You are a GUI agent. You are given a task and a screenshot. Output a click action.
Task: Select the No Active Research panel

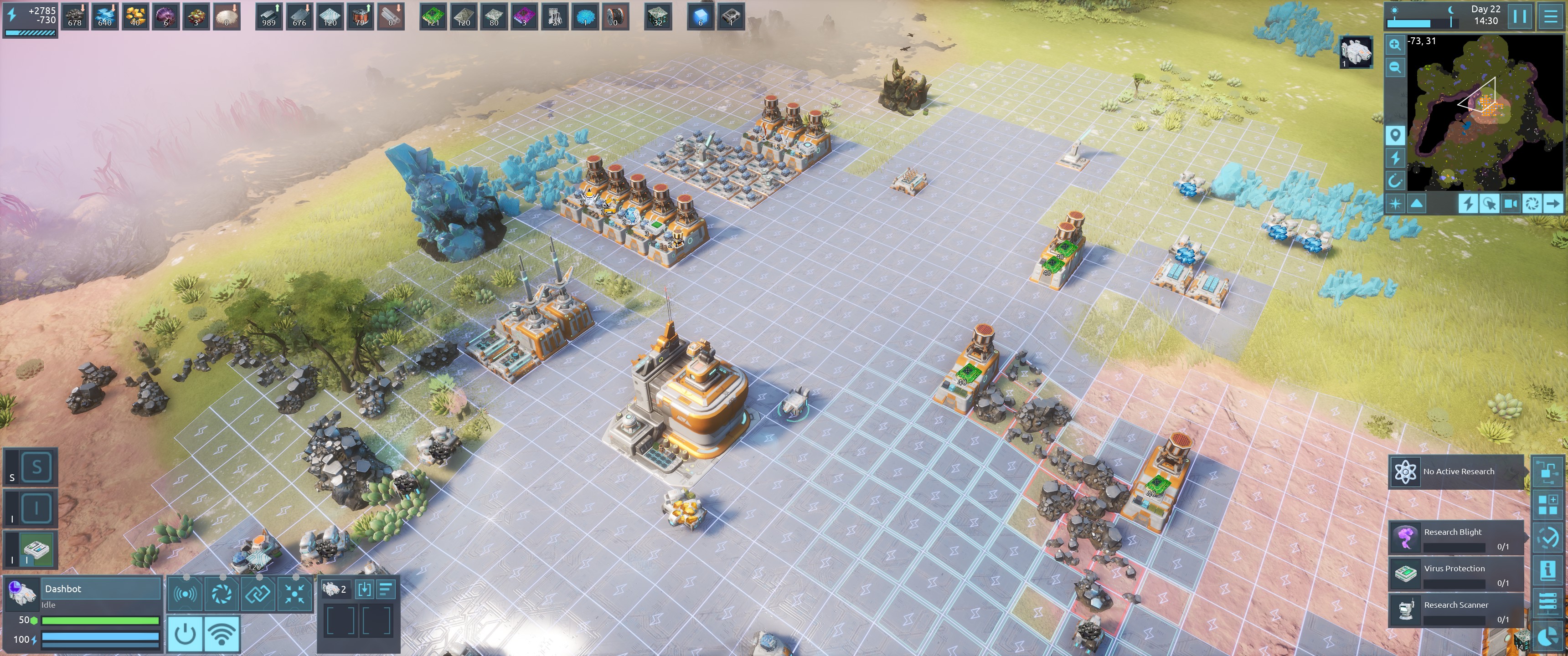pos(1456,471)
